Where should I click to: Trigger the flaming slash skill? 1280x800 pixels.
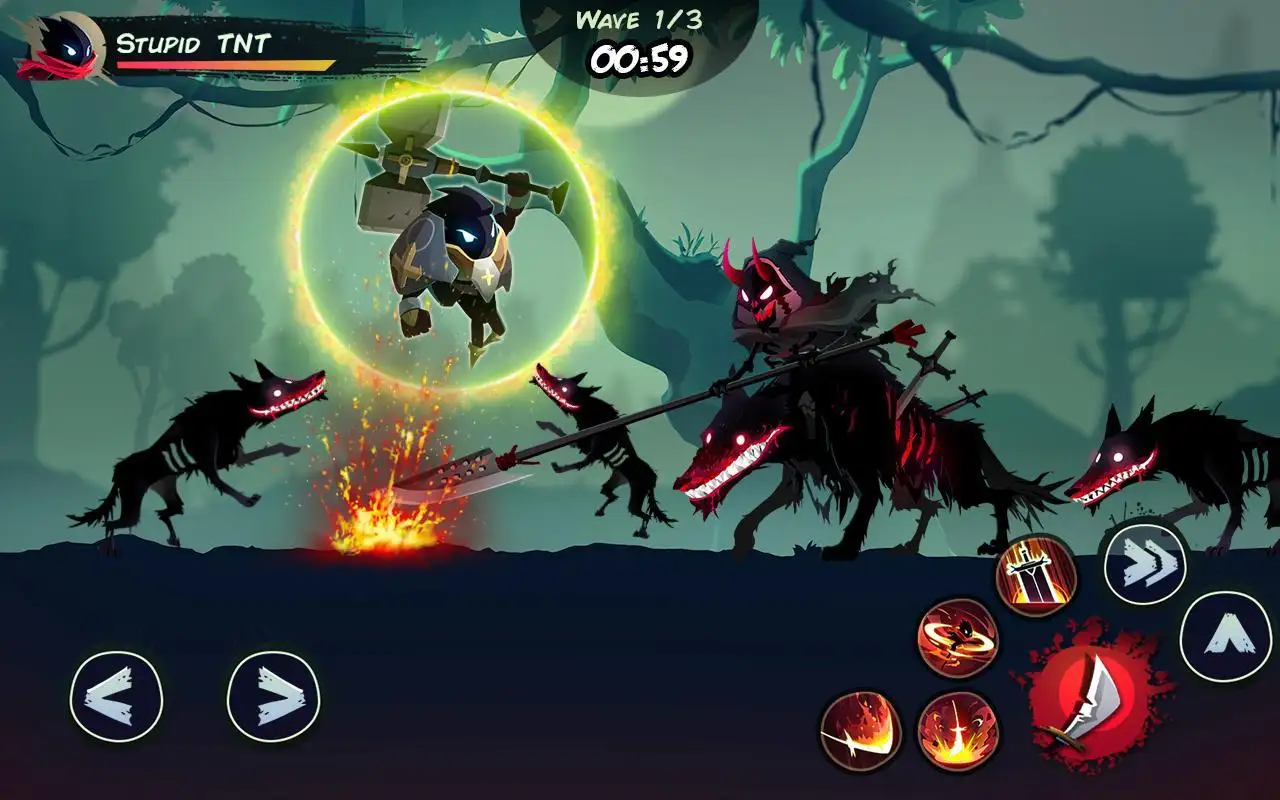tap(861, 730)
